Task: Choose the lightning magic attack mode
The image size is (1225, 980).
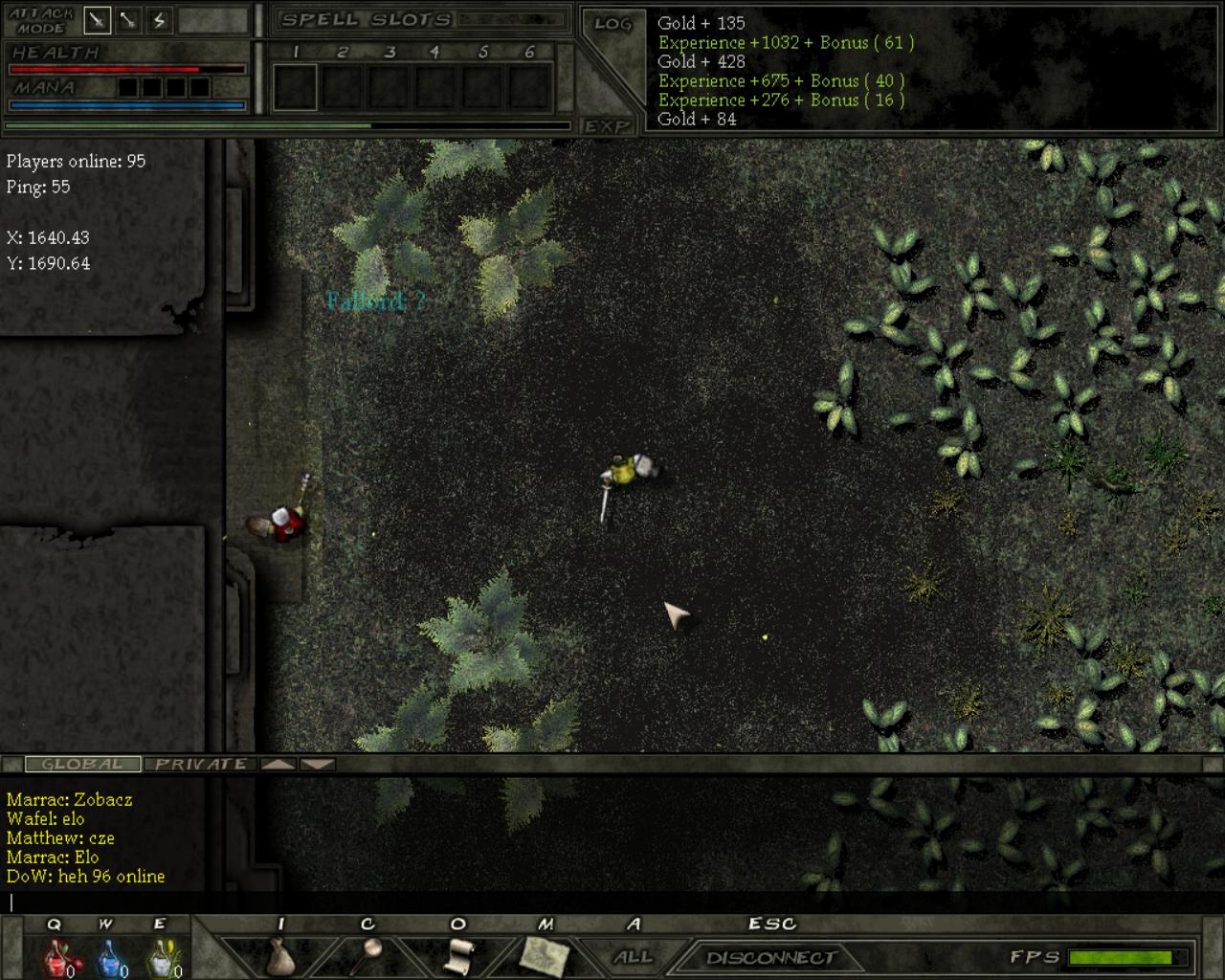Action: coord(159,19)
